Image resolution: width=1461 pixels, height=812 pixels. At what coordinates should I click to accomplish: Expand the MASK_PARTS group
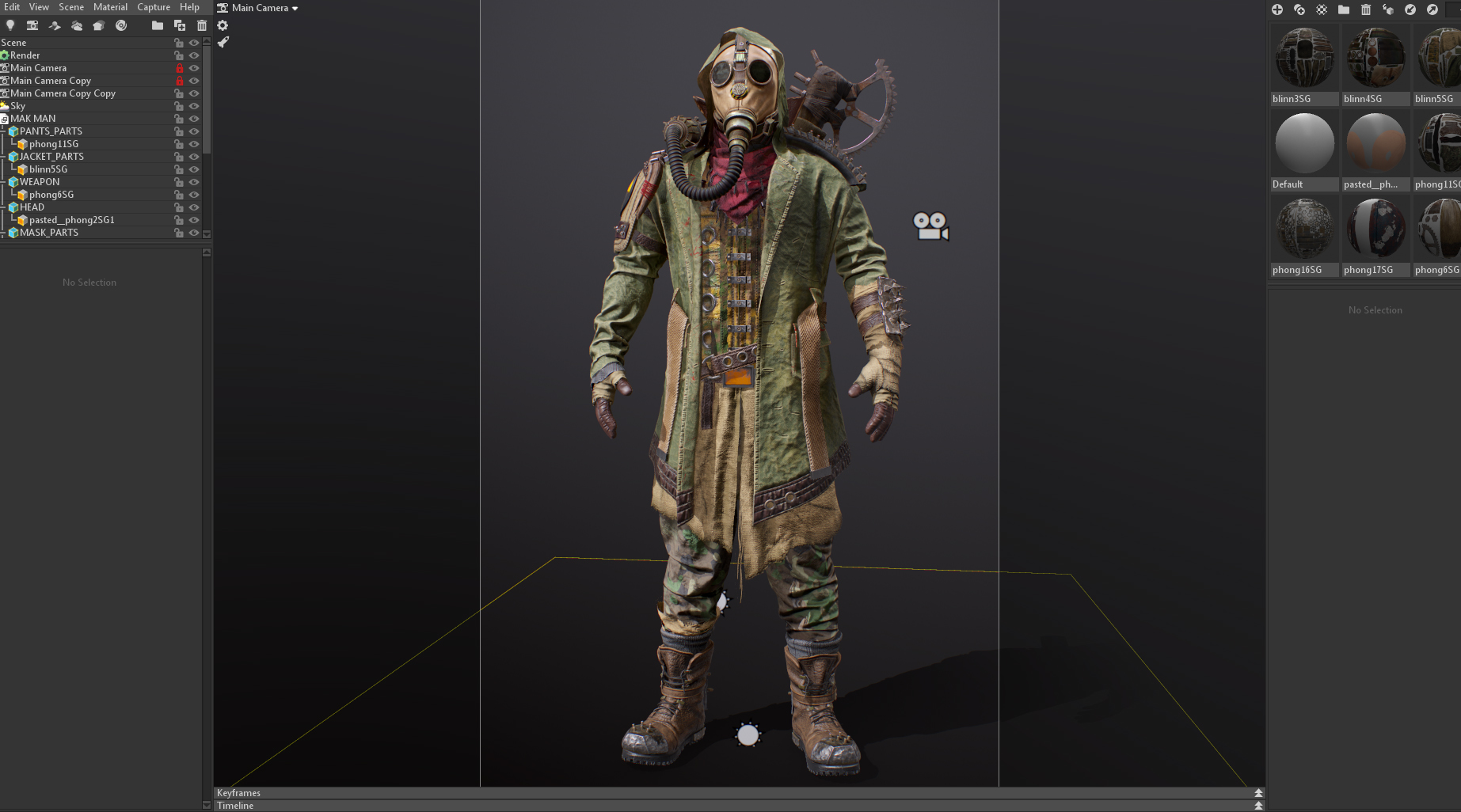[x=6, y=233]
